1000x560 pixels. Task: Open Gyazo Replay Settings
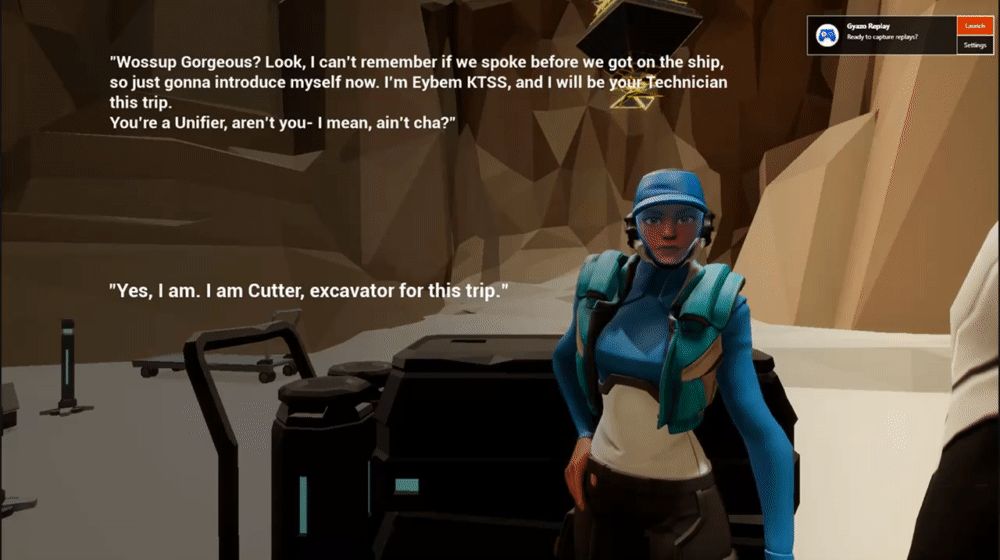tap(975, 45)
